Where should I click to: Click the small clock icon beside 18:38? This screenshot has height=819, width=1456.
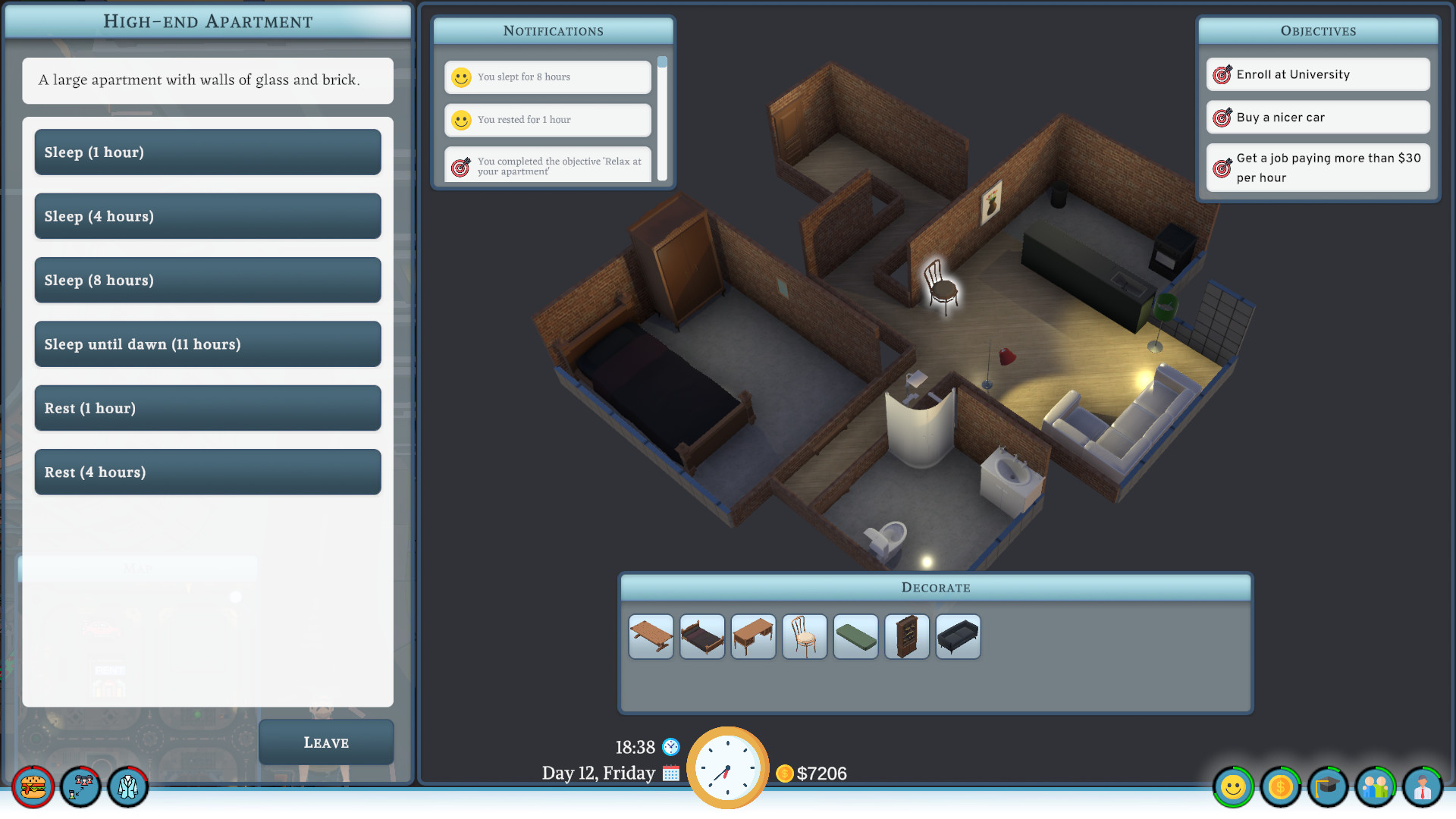[670, 747]
